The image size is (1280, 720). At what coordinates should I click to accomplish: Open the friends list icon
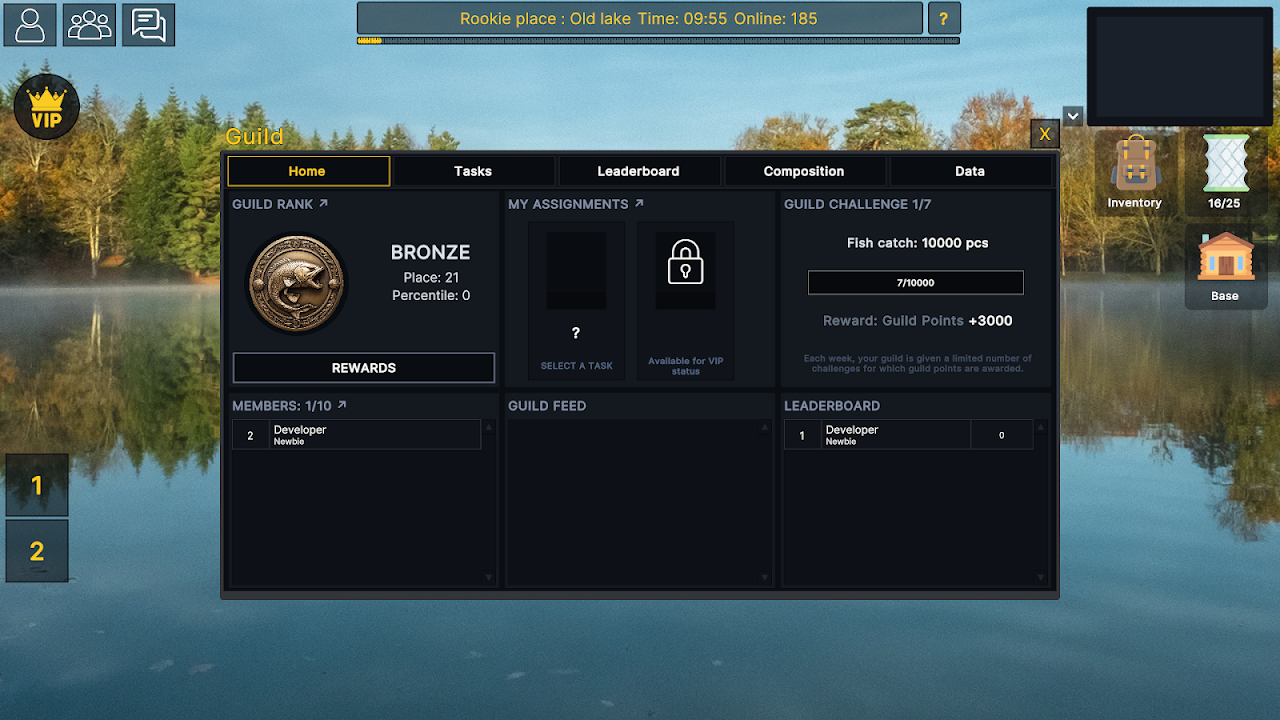[89, 25]
